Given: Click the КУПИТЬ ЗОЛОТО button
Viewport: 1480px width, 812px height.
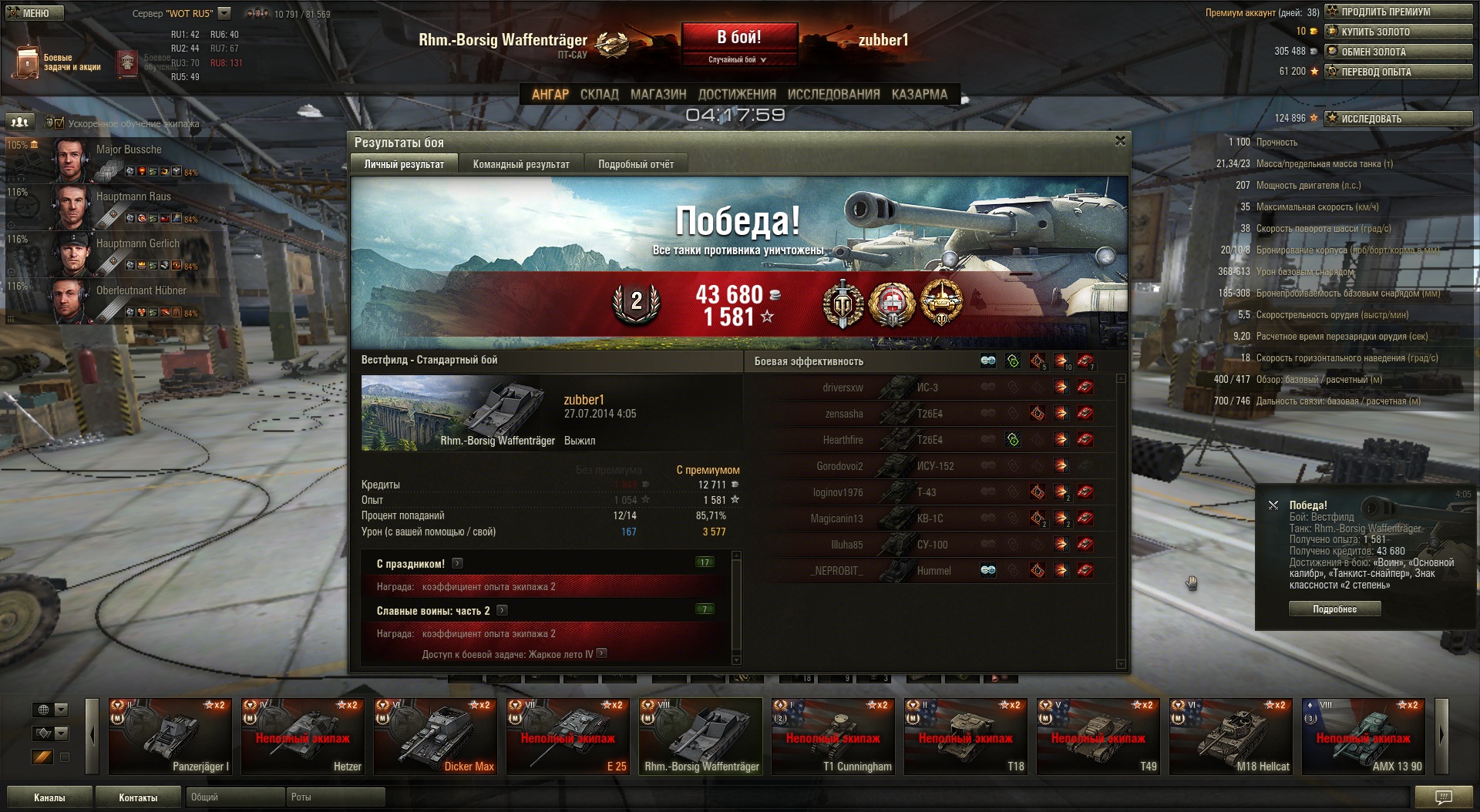Looking at the screenshot, I should click(x=1398, y=32).
